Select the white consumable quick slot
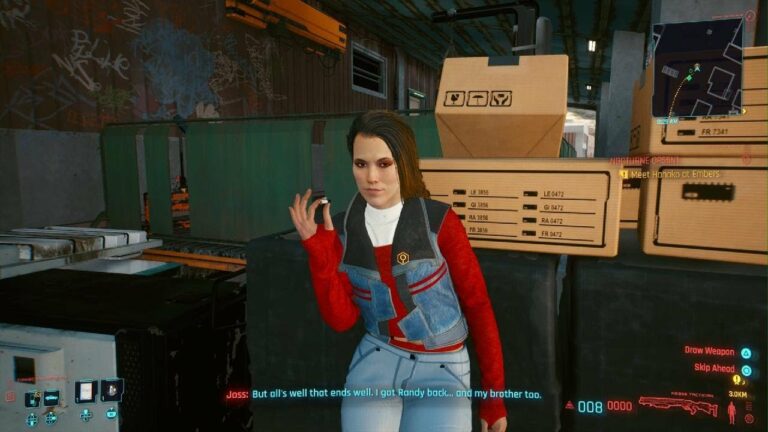Image resolution: width=768 pixels, height=432 pixels. click(84, 391)
